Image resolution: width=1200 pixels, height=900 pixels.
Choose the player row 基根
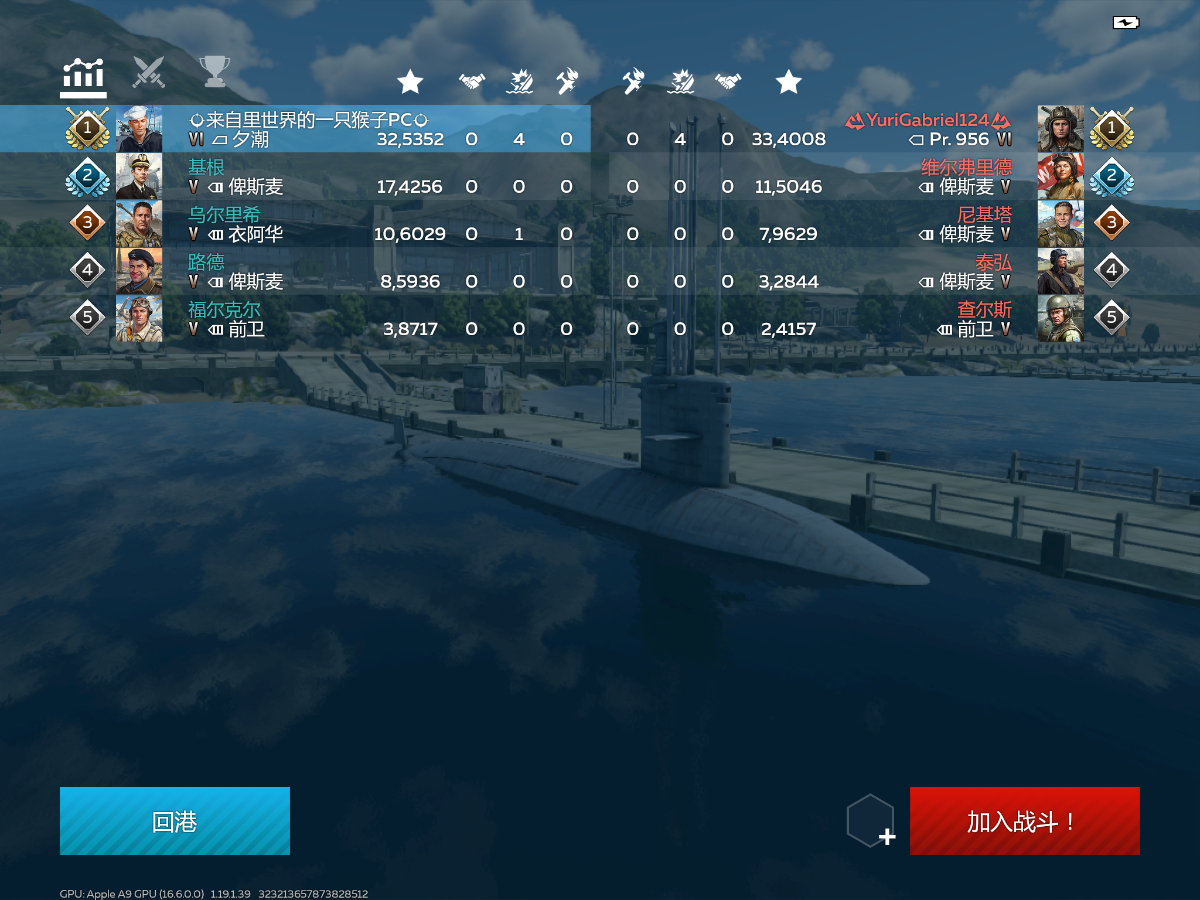pos(300,177)
